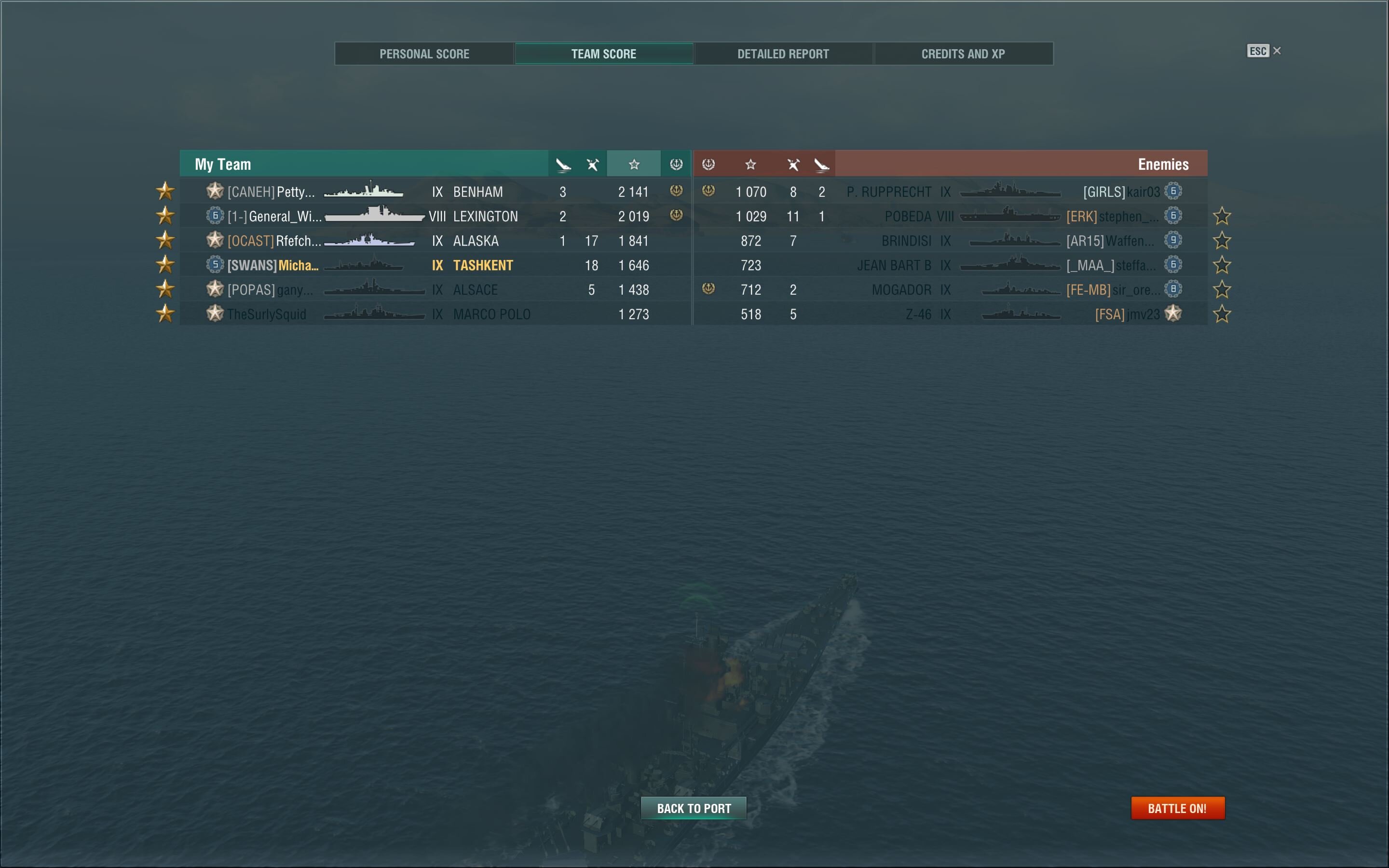This screenshot has width=1389, height=868.
Task: Select the Benham player row
Action: click(435, 192)
